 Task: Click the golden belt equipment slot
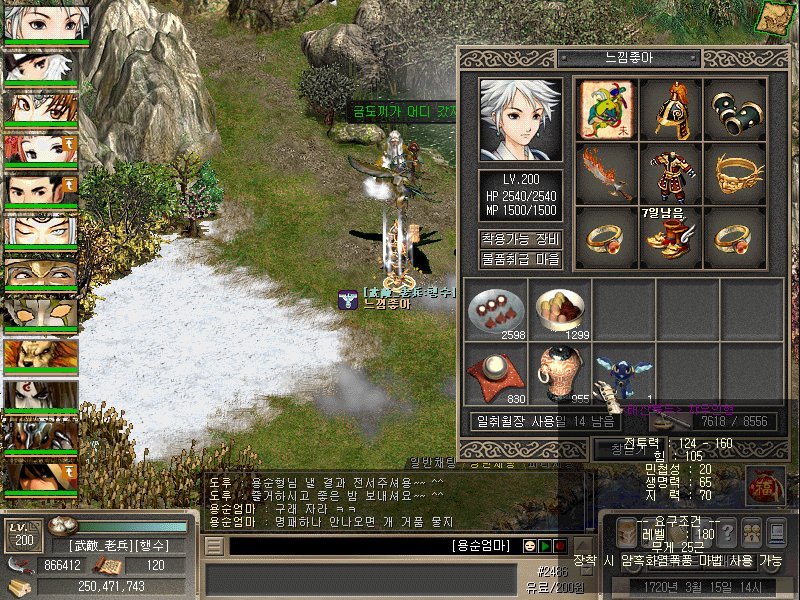(x=735, y=173)
